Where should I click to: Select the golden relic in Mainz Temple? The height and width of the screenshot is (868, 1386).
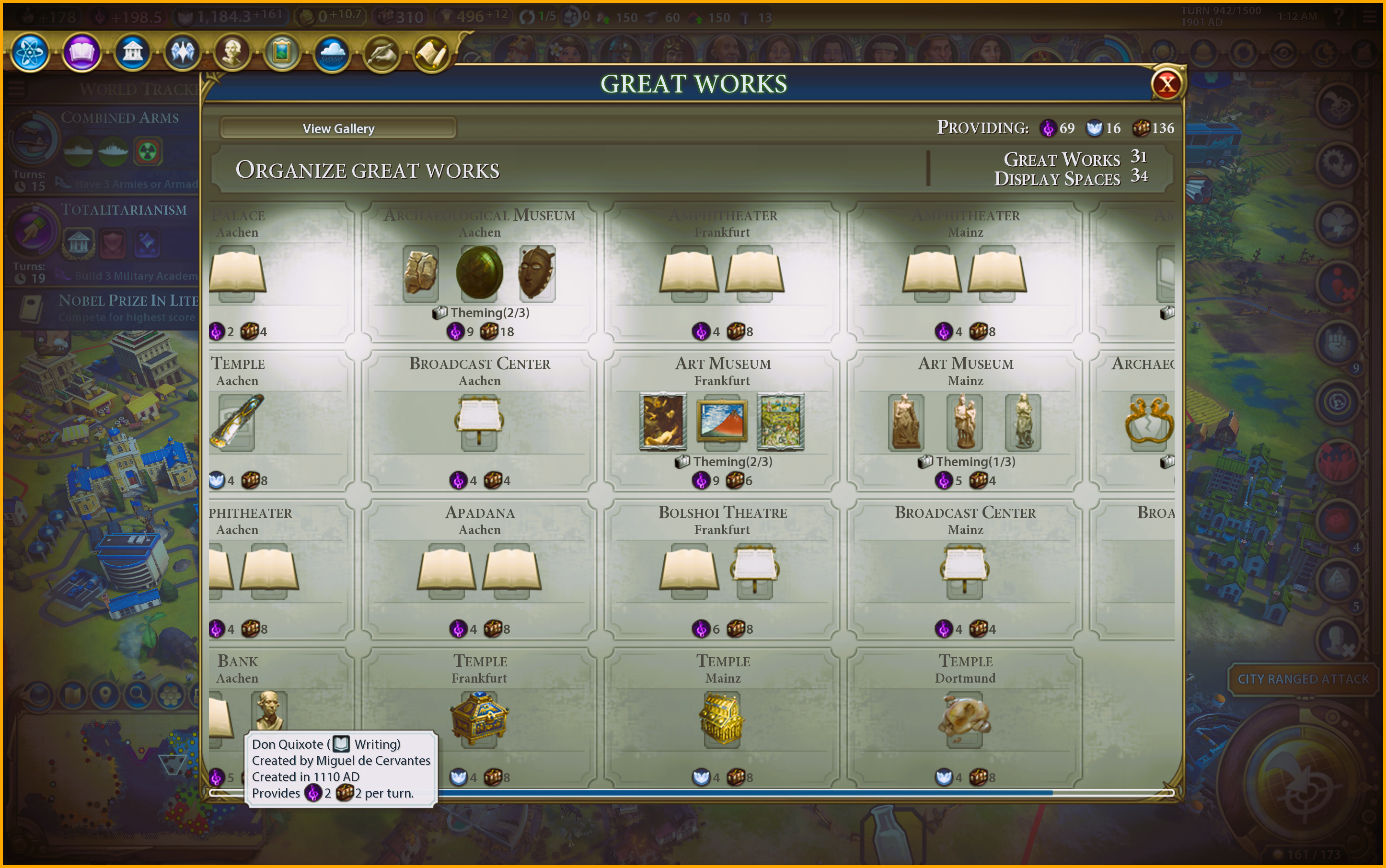[x=722, y=718]
